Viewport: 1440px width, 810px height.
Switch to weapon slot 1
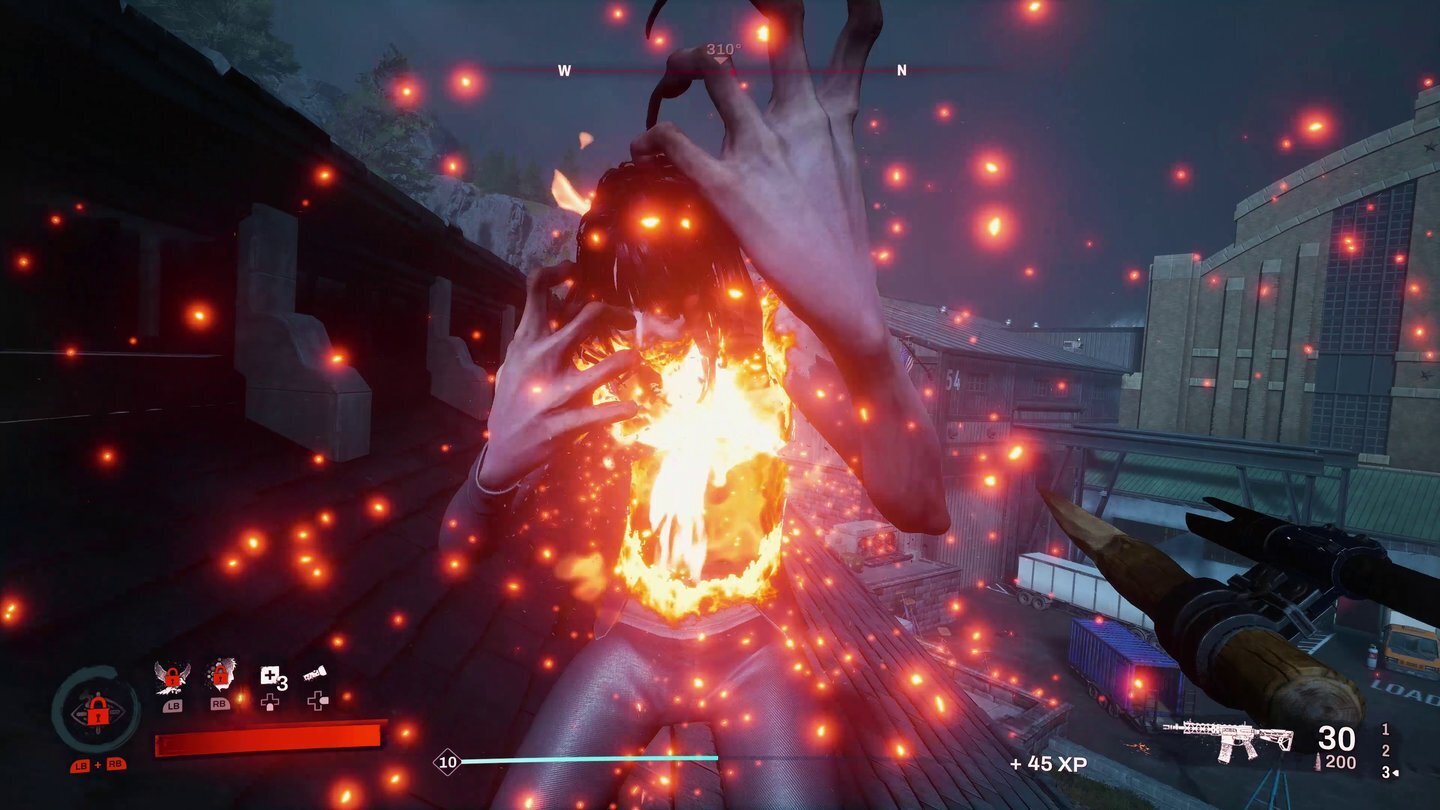(x=1385, y=730)
